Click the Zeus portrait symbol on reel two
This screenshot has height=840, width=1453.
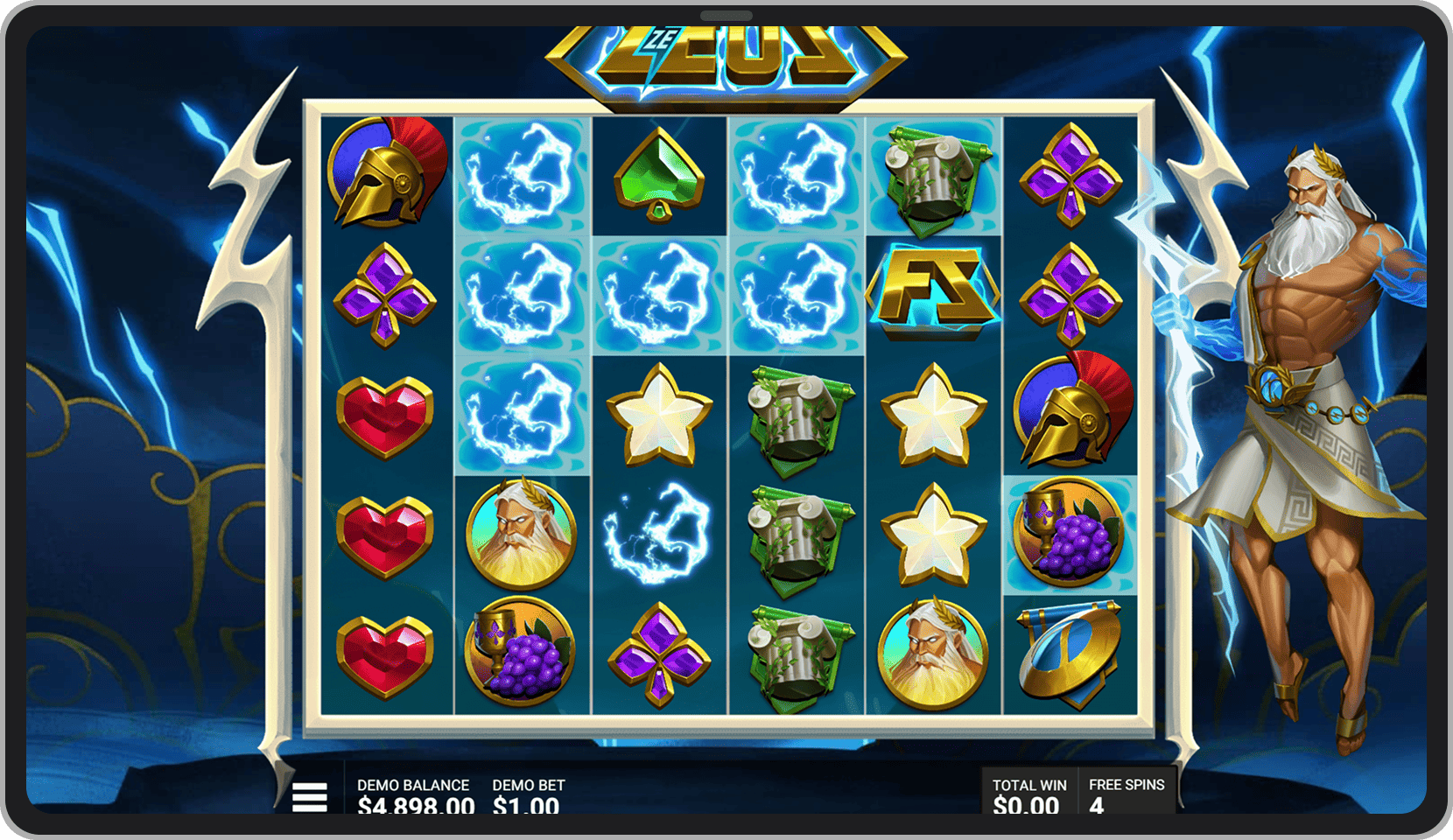coord(520,529)
